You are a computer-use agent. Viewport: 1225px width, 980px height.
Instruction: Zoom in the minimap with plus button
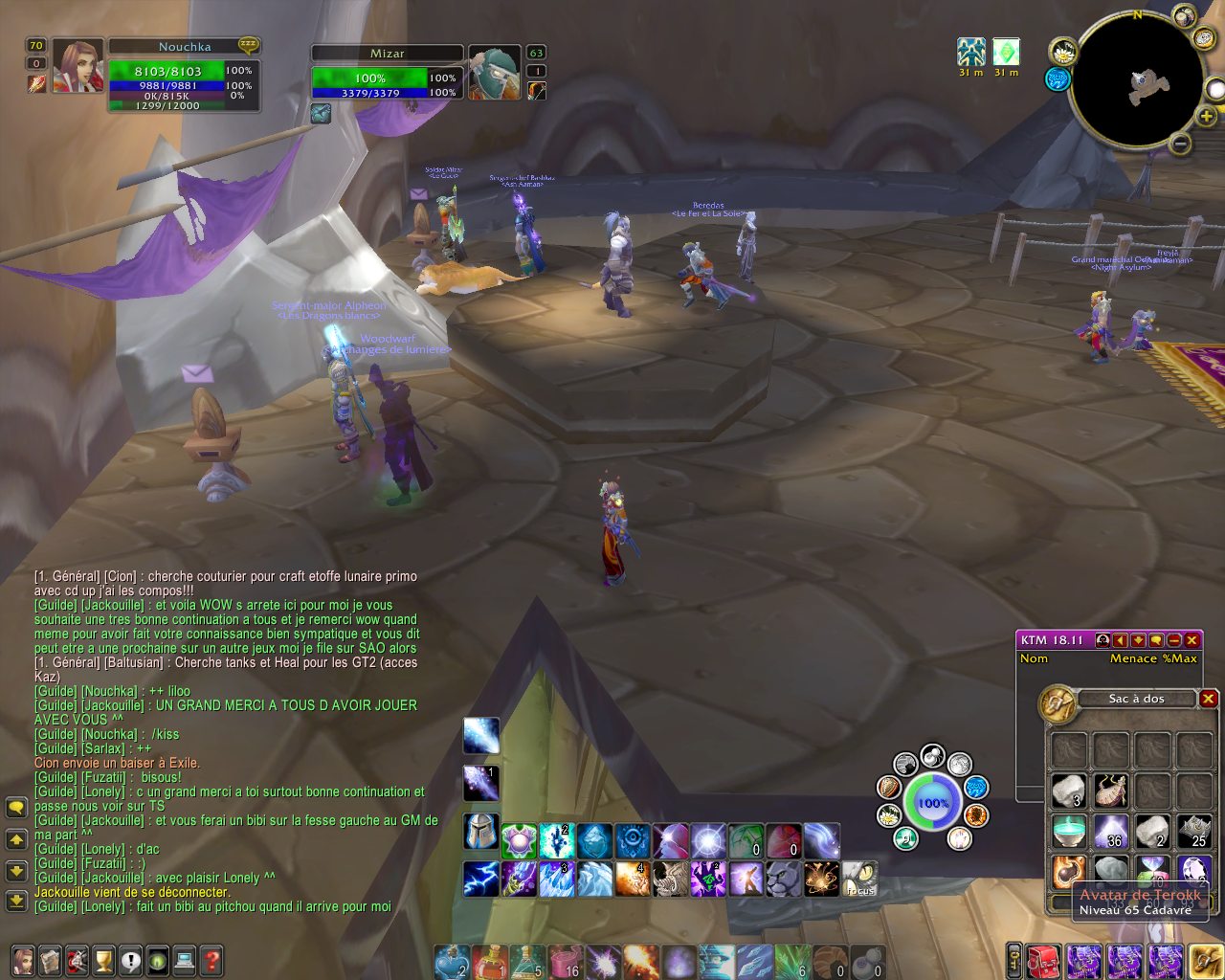[x=1207, y=117]
